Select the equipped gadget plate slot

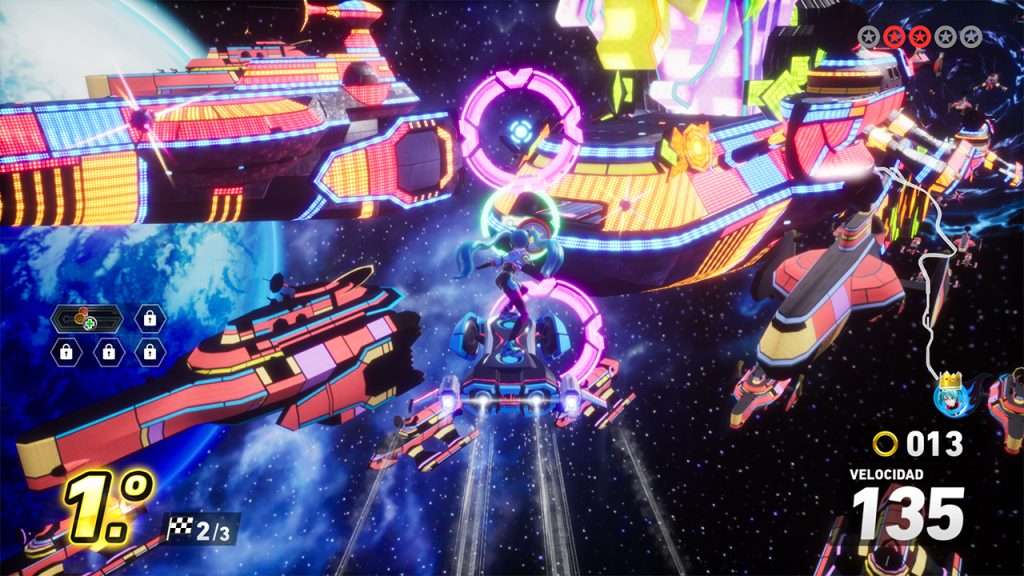pos(87,319)
